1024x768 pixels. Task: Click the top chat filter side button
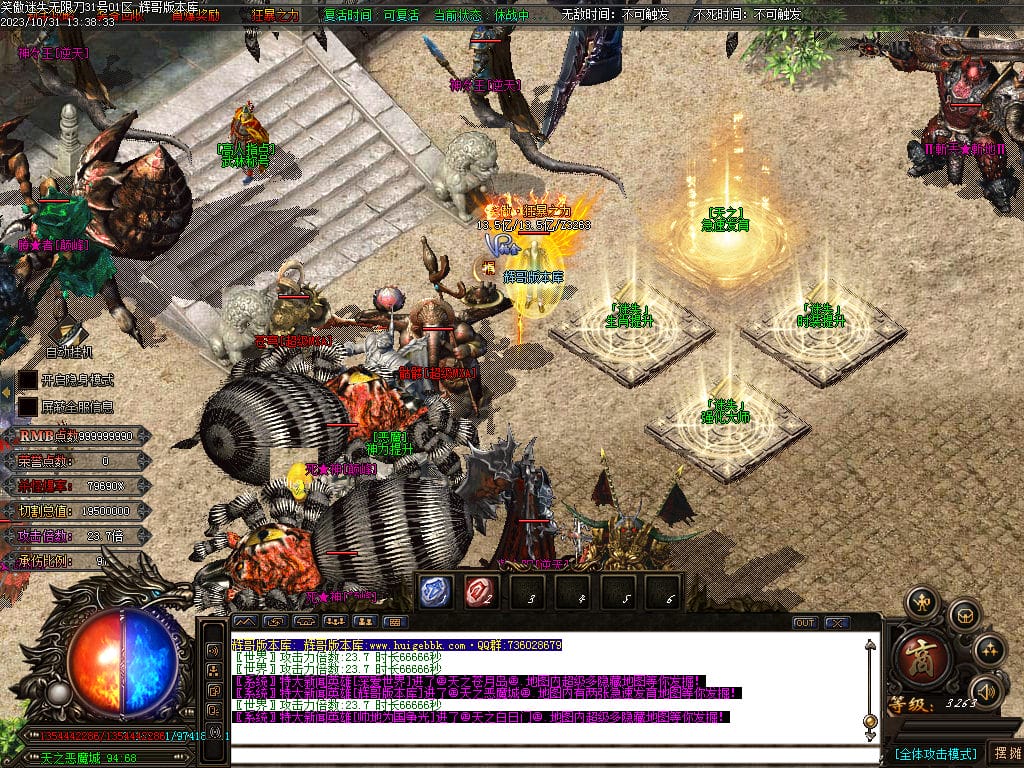tap(213, 650)
